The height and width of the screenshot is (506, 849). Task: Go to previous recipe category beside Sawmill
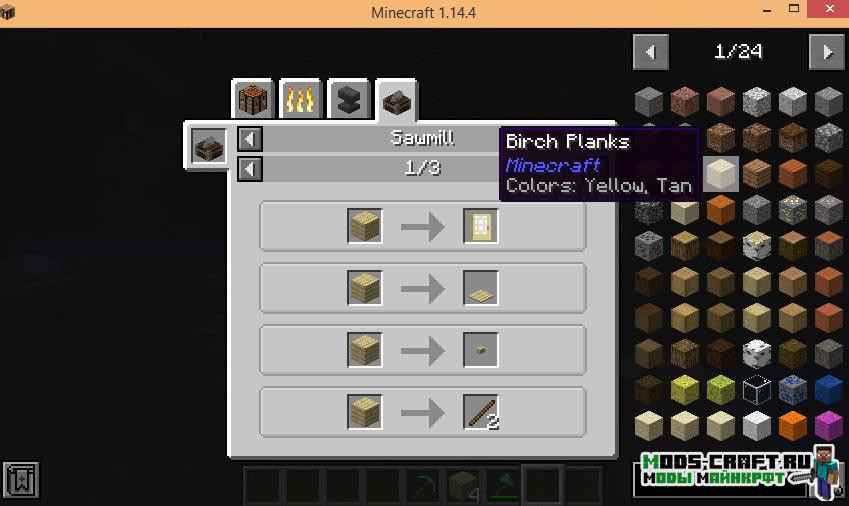click(x=250, y=140)
